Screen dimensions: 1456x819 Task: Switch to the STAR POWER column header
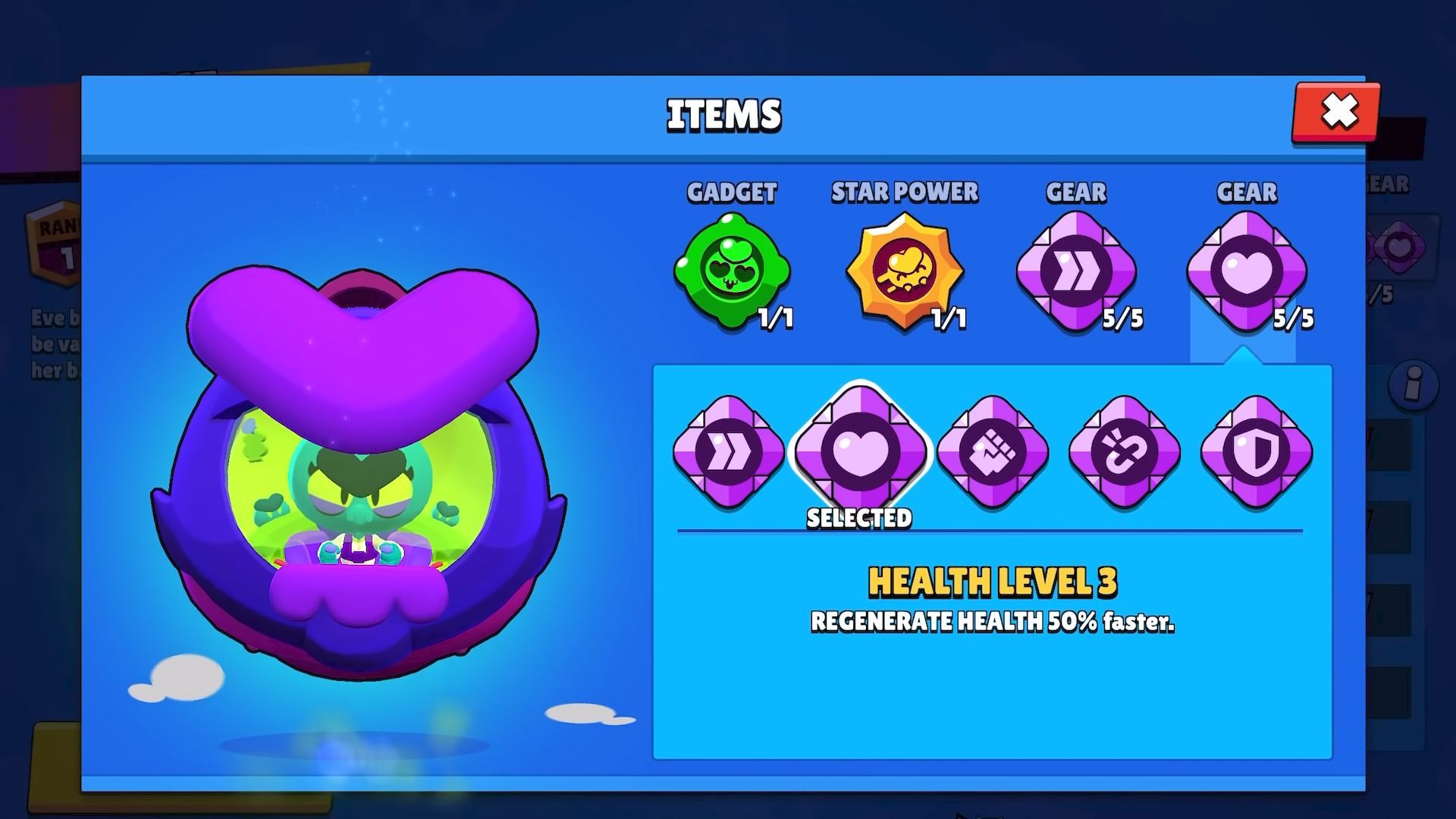(x=905, y=192)
